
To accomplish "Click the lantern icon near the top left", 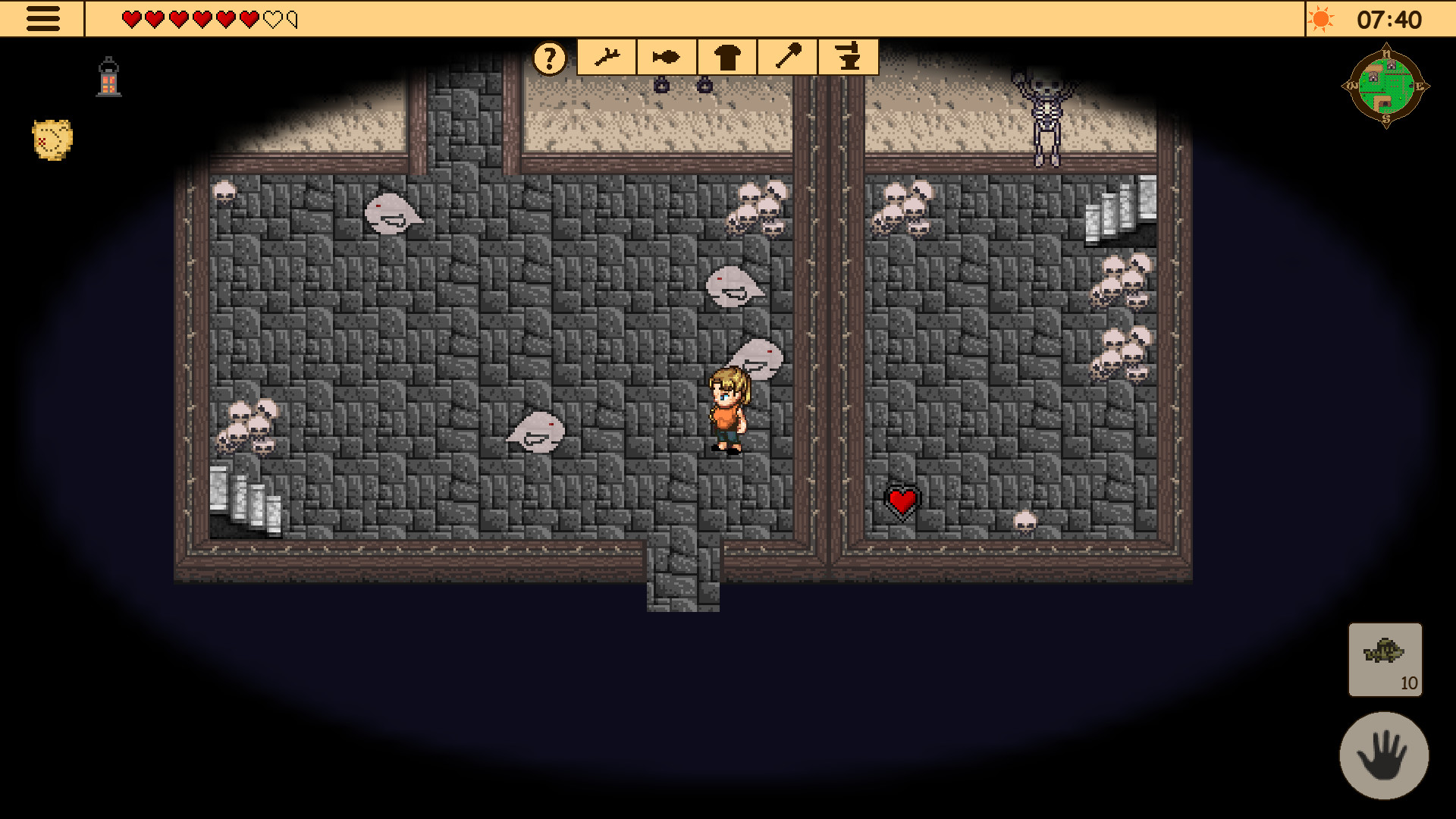I will [x=108, y=77].
